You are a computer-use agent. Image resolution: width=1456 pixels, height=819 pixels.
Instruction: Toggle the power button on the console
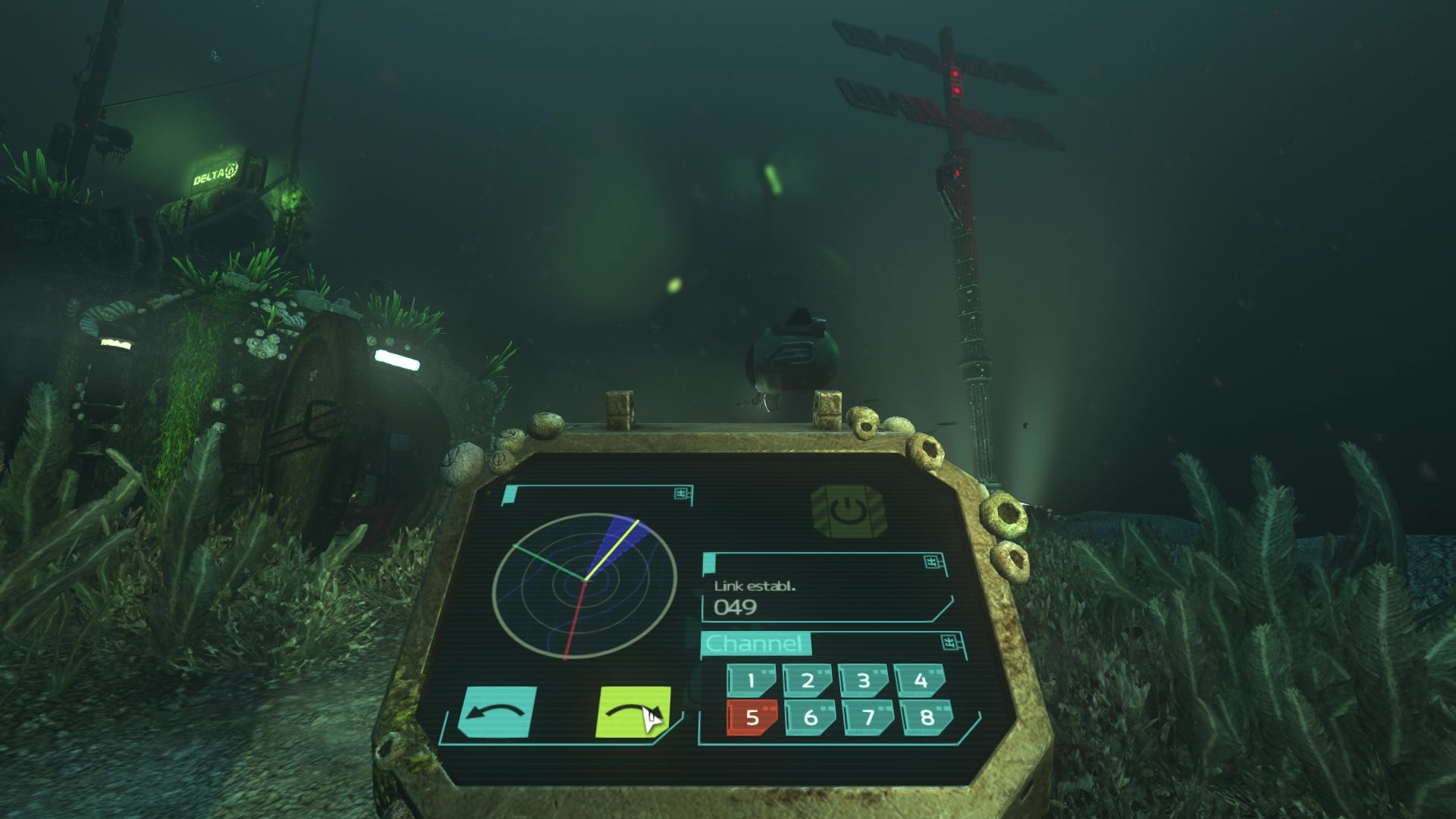(x=846, y=513)
